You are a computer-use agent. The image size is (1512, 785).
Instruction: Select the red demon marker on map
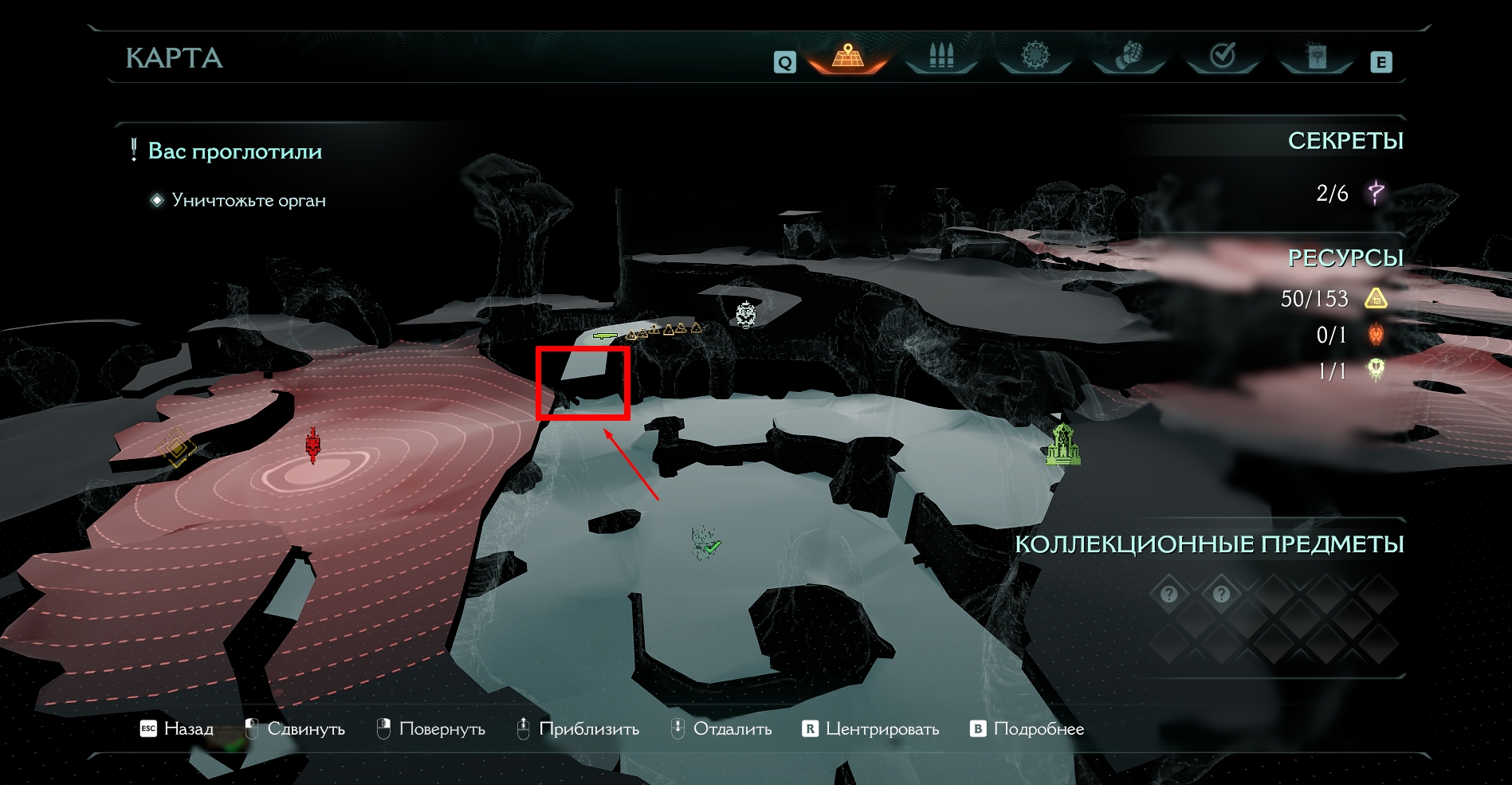312,445
